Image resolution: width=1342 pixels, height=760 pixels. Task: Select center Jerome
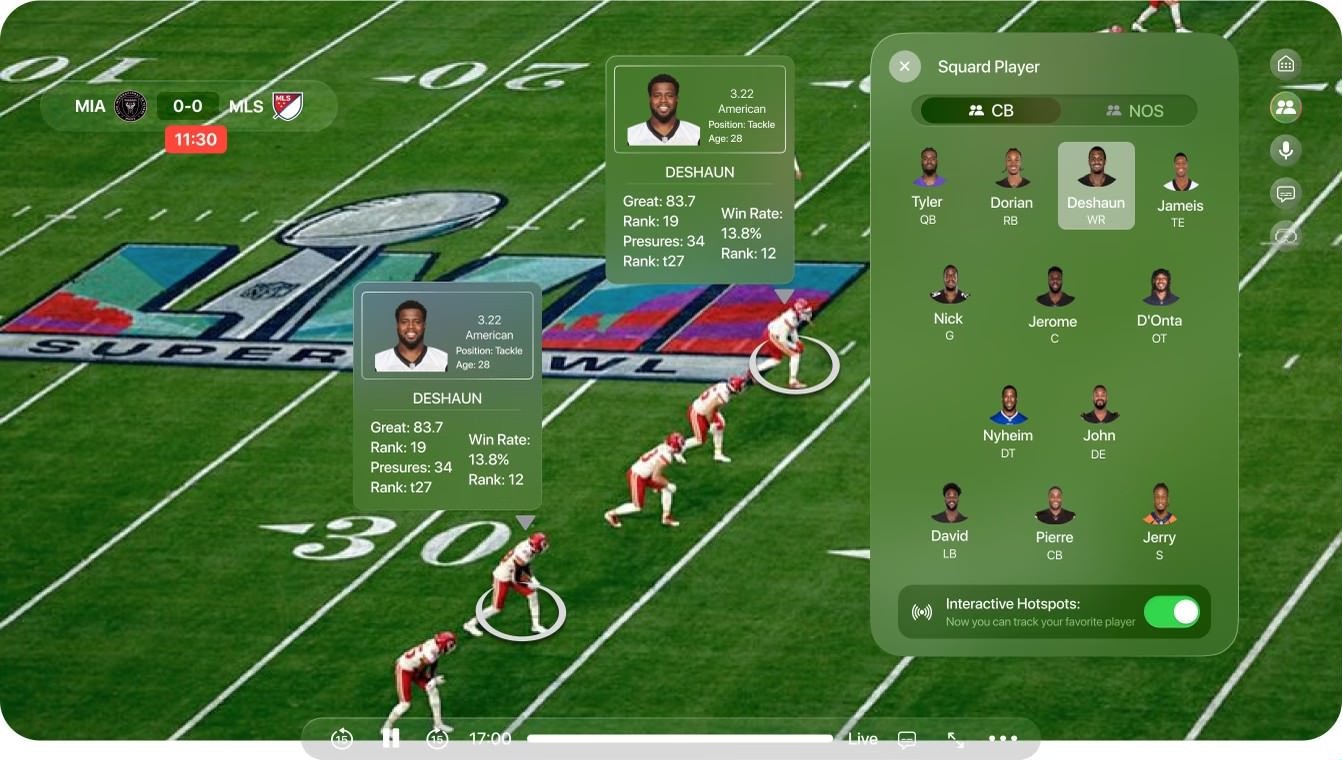pyautogui.click(x=1053, y=304)
